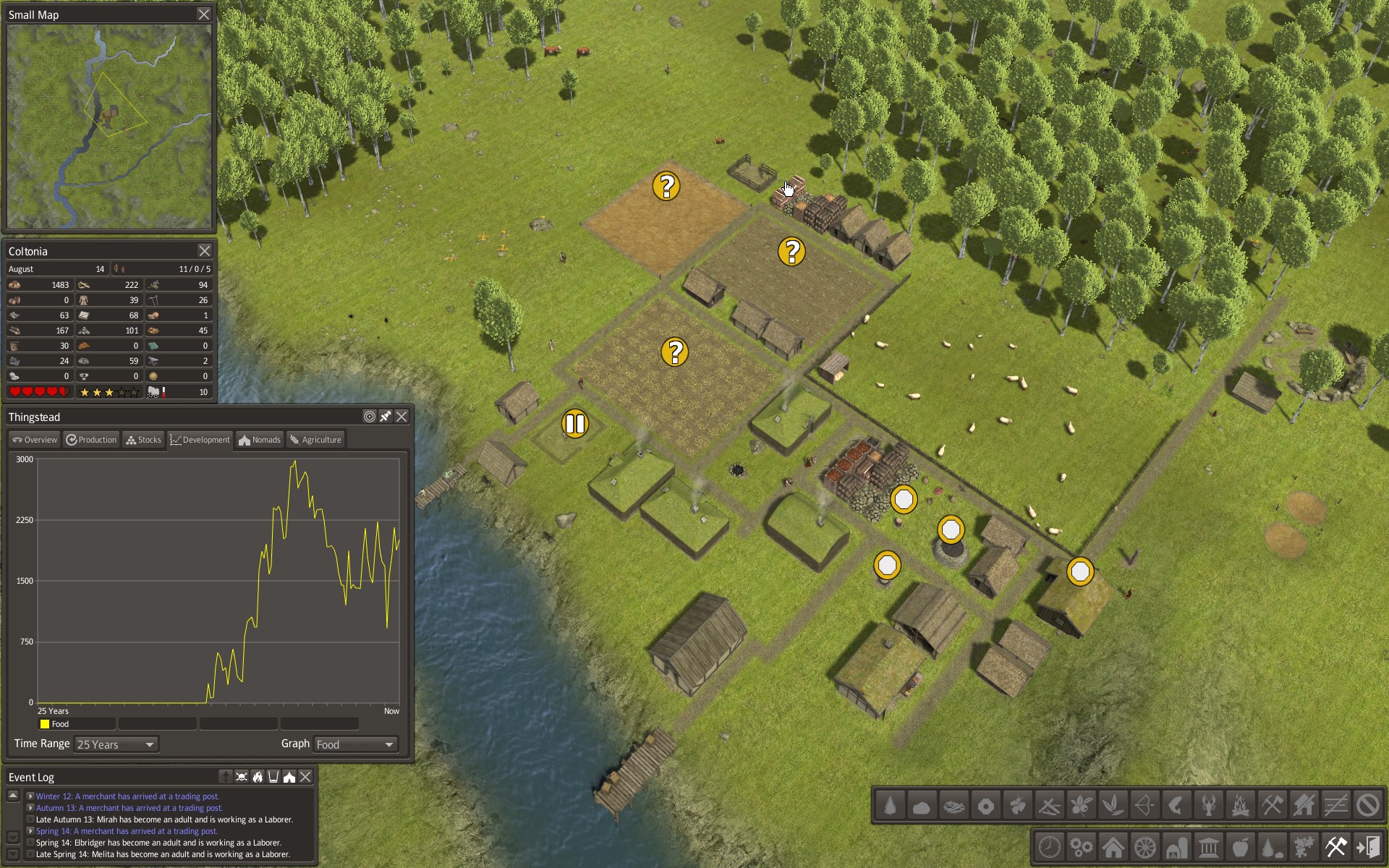Open the clock game speed menu

(1049, 846)
